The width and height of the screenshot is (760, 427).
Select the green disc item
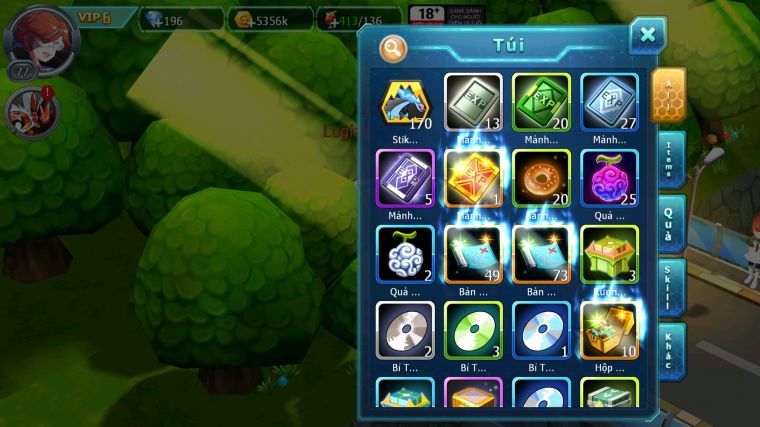click(473, 330)
